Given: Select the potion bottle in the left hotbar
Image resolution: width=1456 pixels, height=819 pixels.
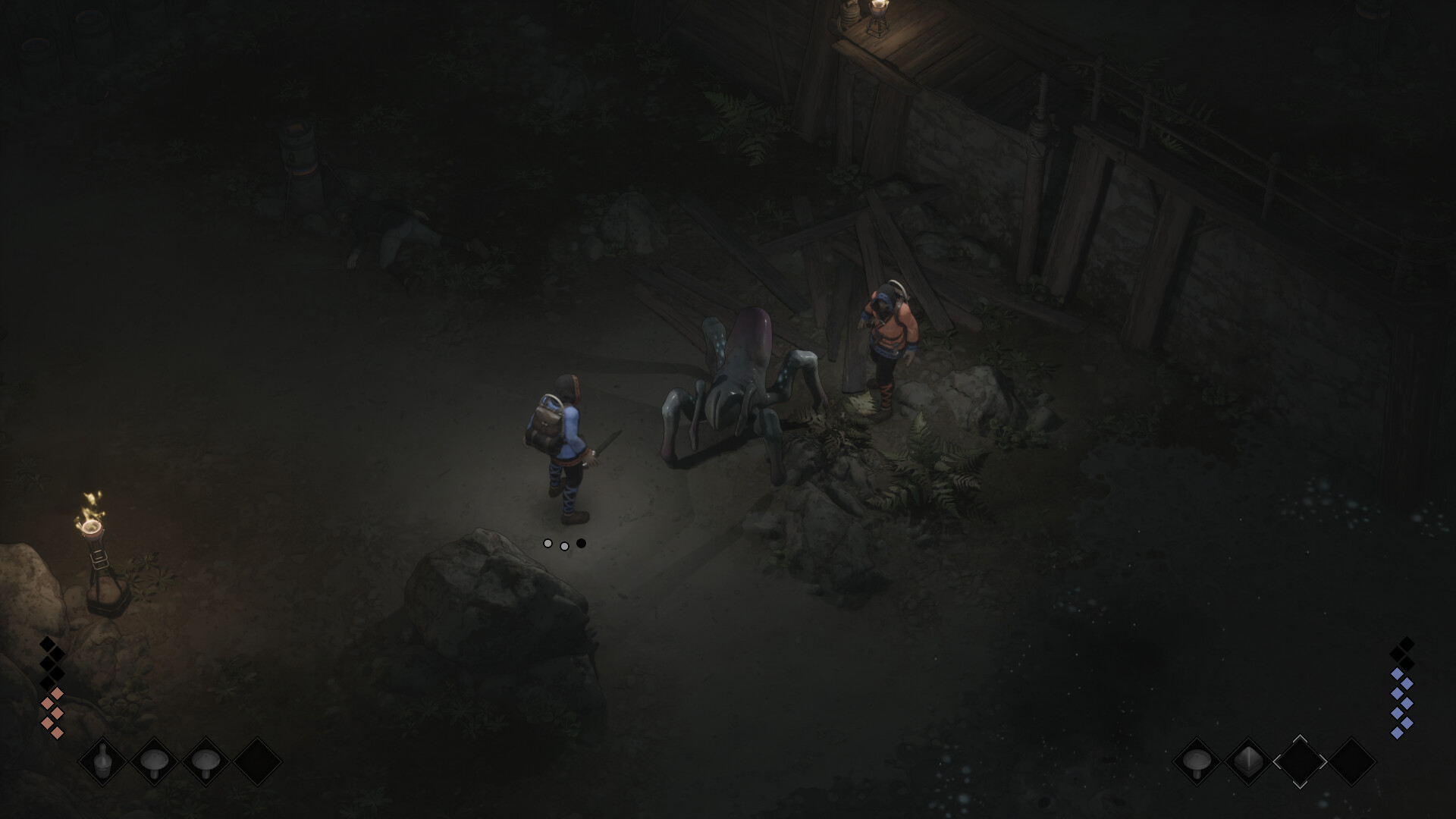Looking at the screenshot, I should tap(103, 761).
